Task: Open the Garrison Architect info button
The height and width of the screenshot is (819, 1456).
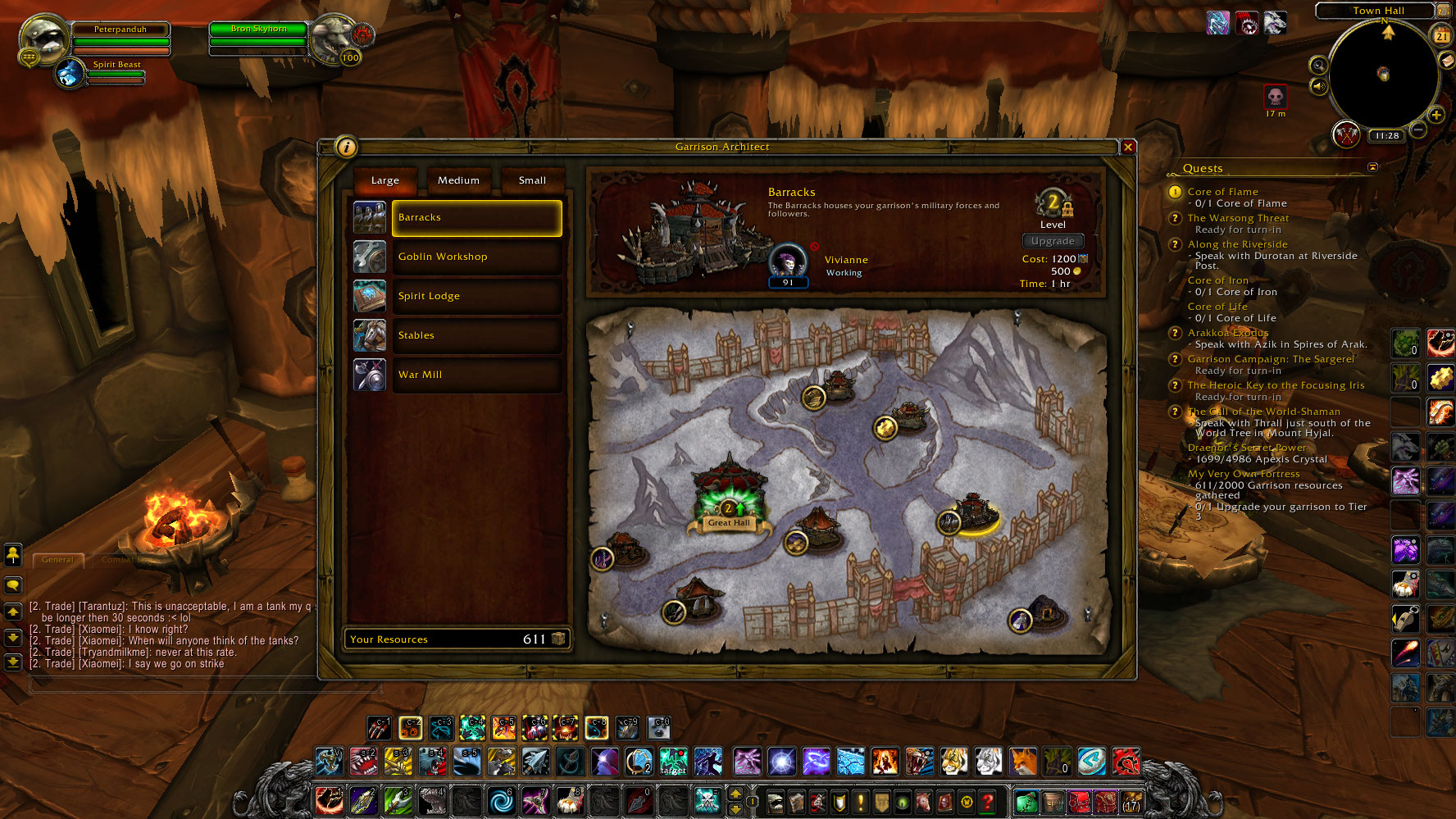Action: [346, 147]
